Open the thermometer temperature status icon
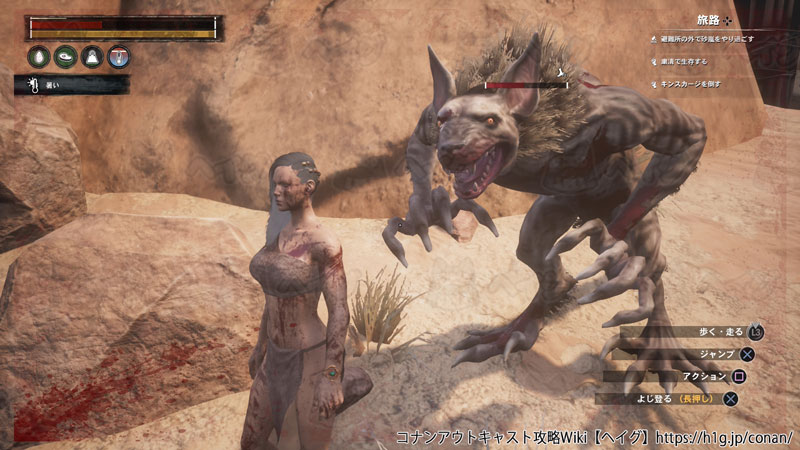 point(119,56)
